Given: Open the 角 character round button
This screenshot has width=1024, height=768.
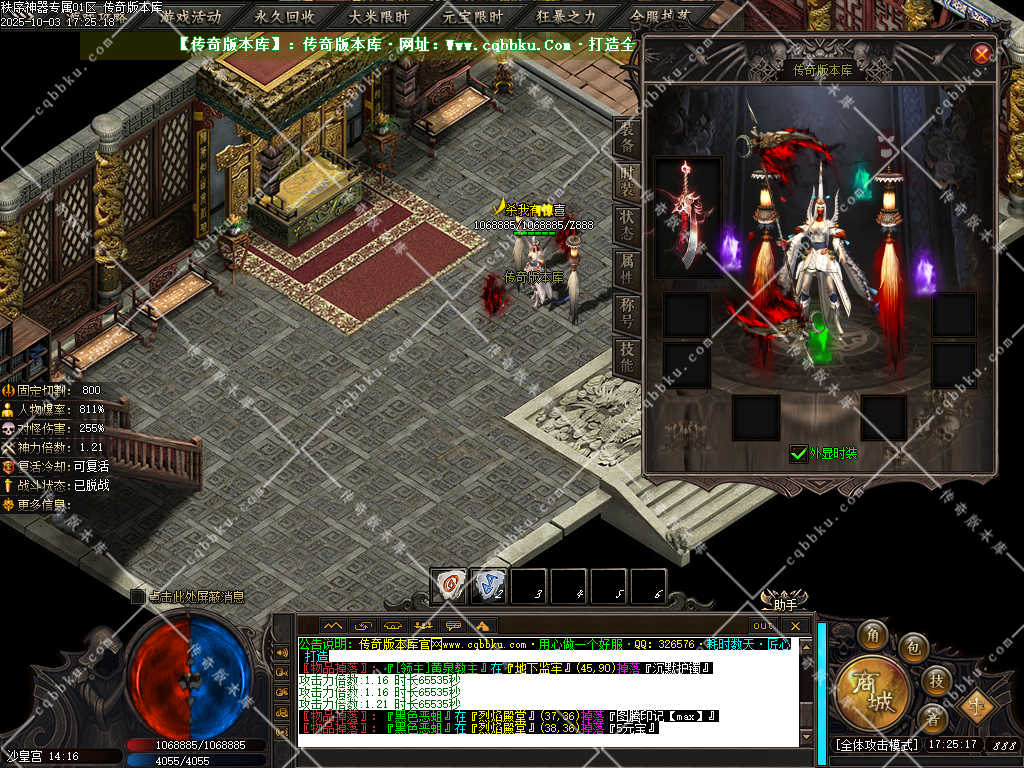Looking at the screenshot, I should point(872,634).
